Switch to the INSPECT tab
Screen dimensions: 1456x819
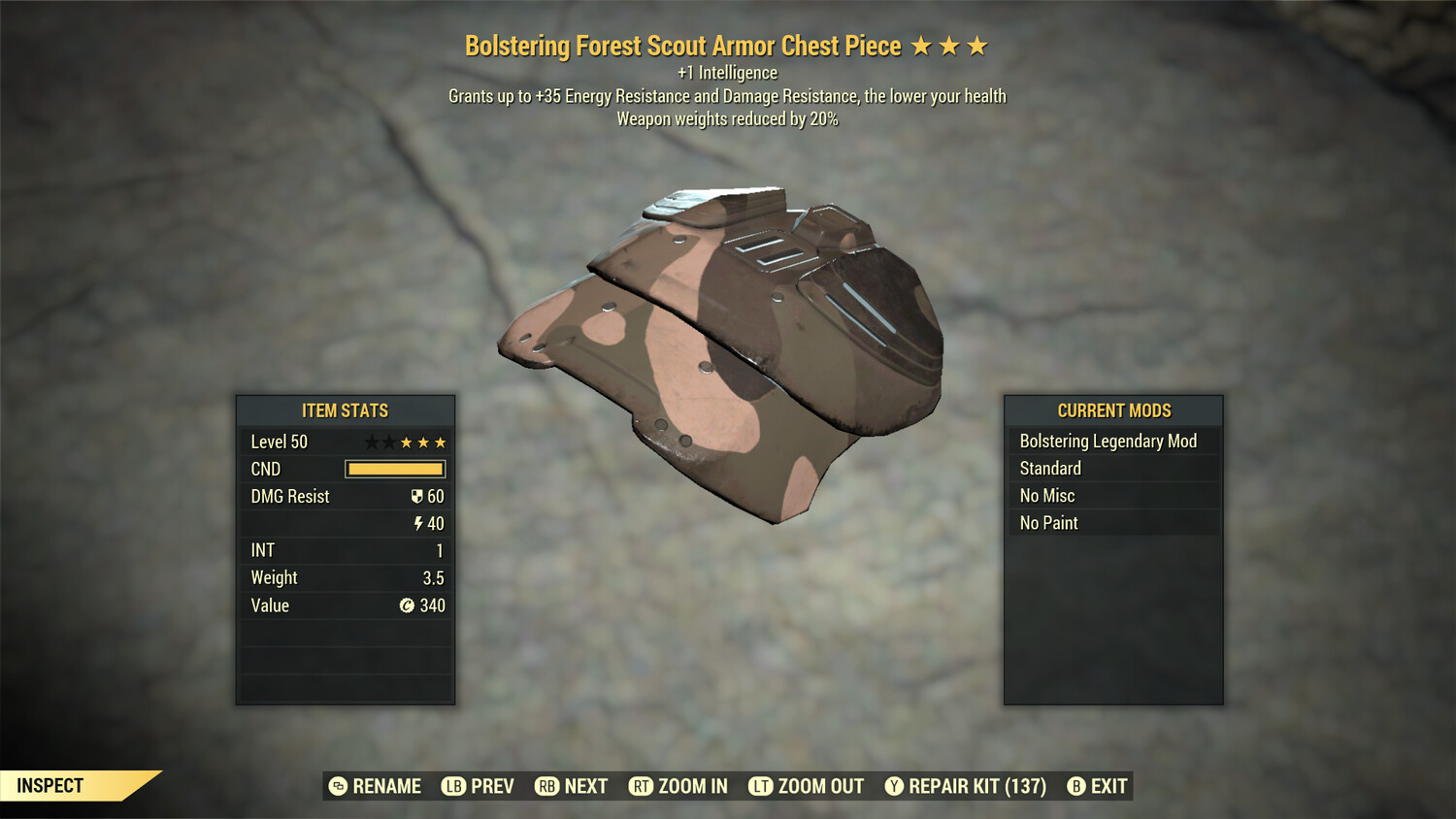[x=49, y=785]
